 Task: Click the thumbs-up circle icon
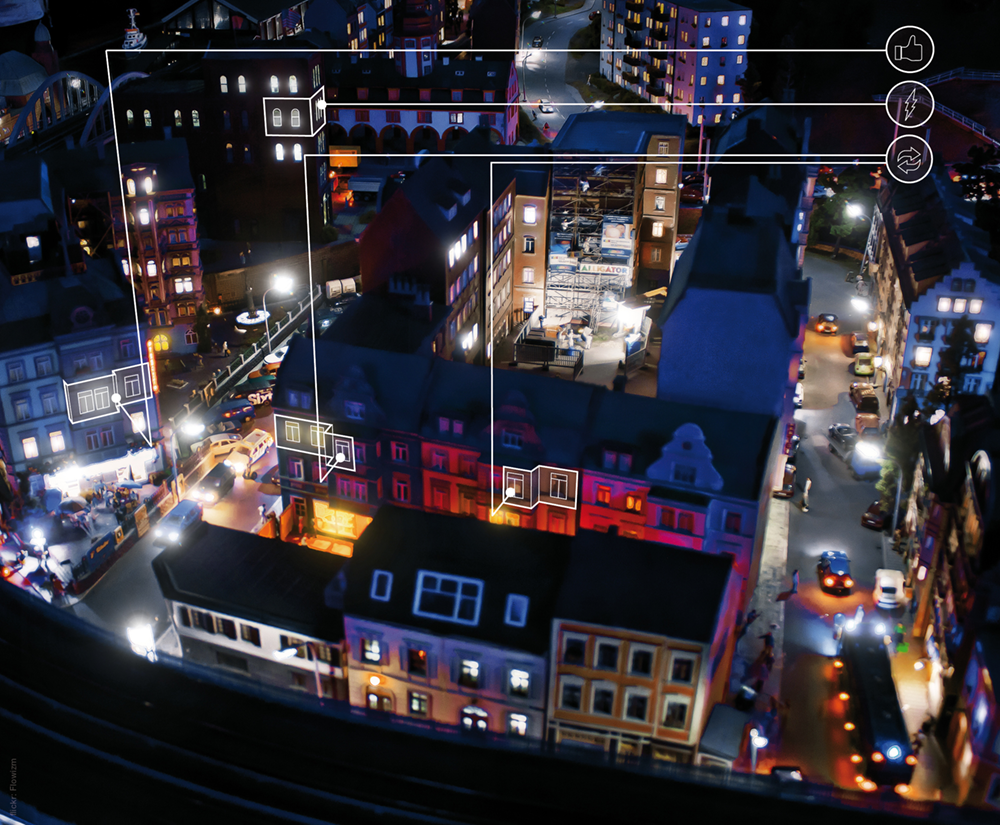(909, 49)
